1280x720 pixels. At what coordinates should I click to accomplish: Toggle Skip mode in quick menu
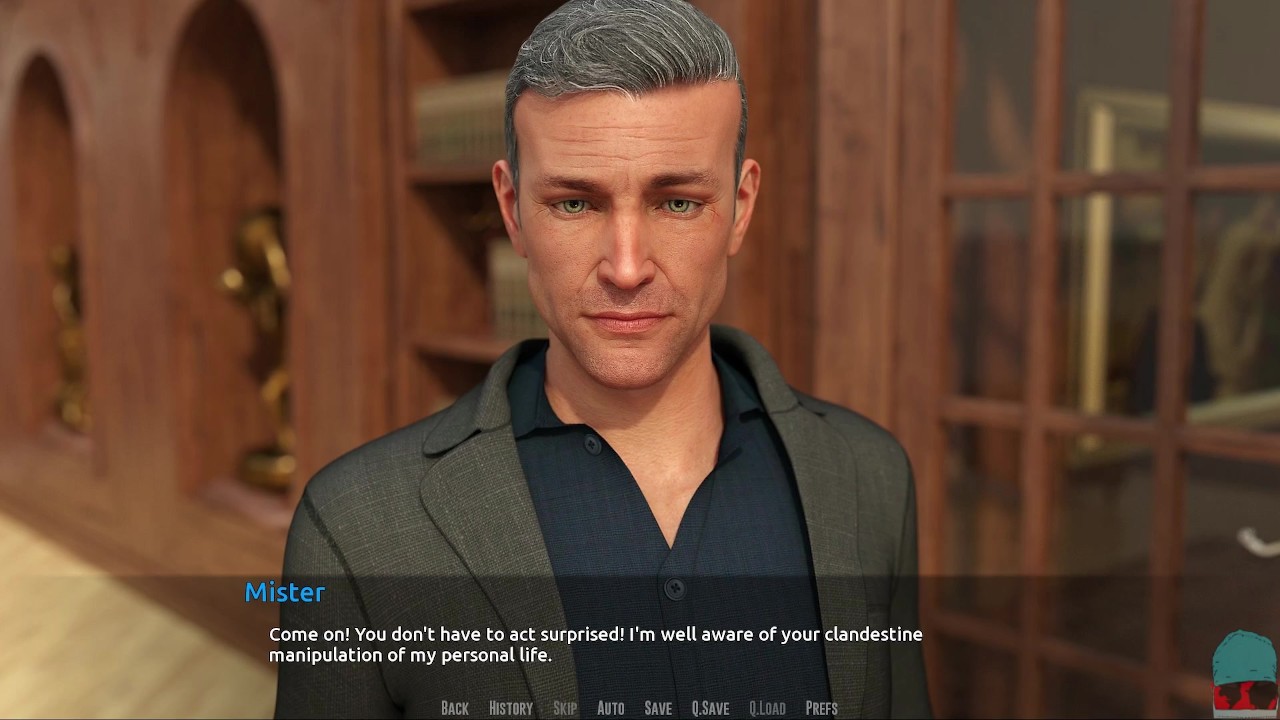pos(565,708)
